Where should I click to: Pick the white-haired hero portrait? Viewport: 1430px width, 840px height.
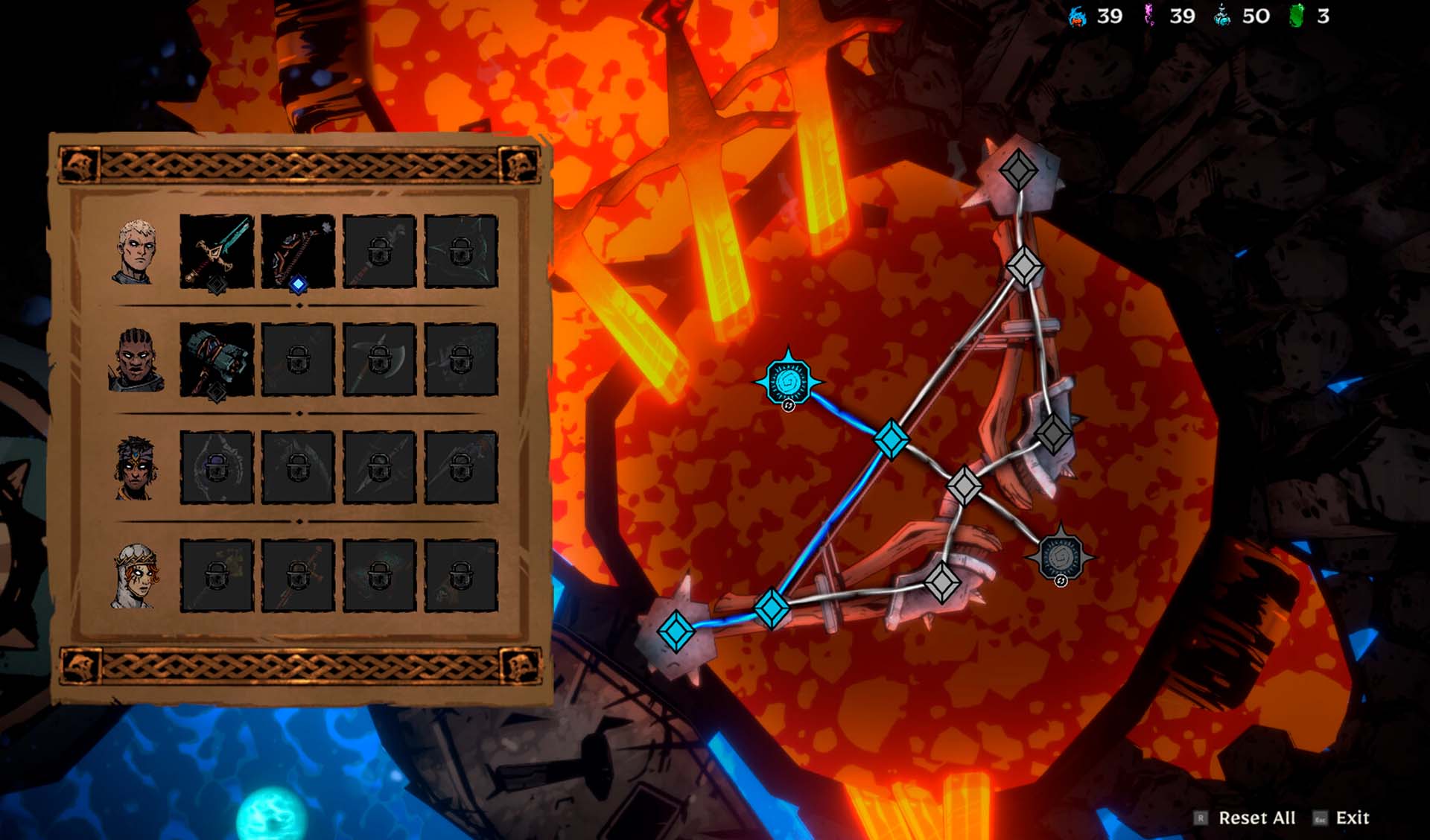pyautogui.click(x=136, y=252)
